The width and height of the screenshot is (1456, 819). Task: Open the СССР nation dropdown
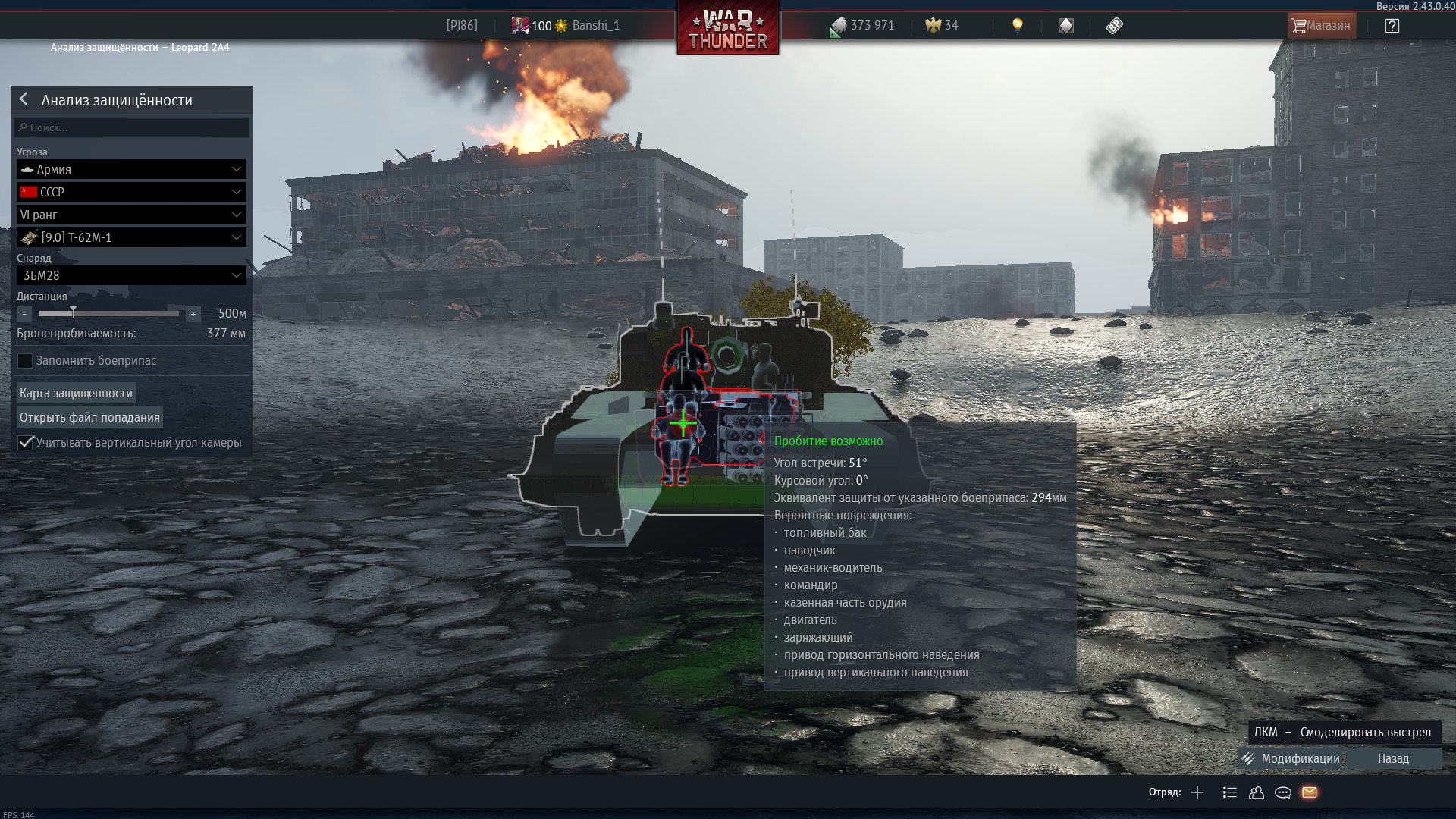click(x=130, y=192)
